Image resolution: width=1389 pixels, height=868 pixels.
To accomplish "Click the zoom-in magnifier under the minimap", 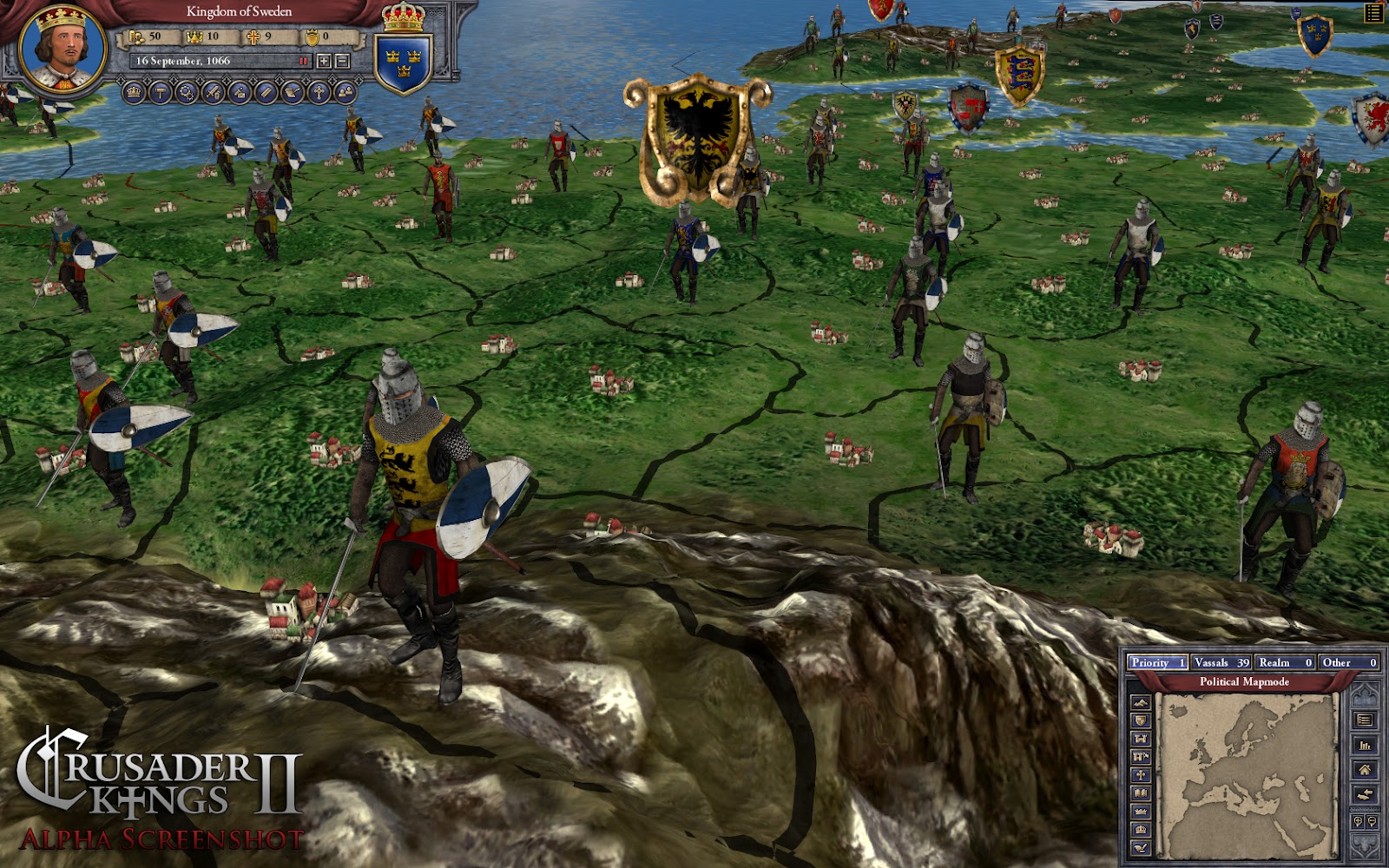I will (x=1359, y=822).
